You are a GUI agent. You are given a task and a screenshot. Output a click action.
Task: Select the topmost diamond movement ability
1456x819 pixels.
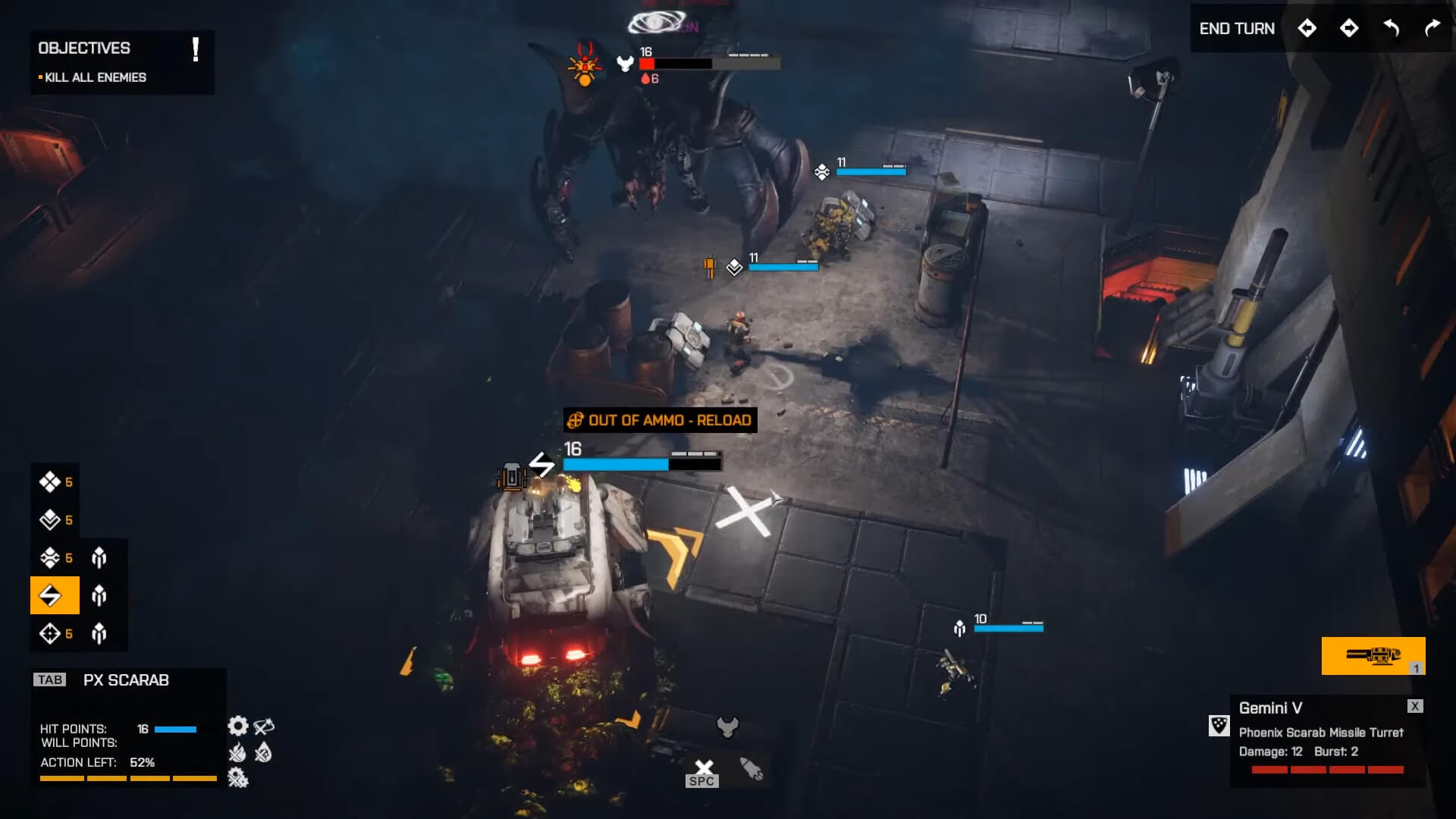pyautogui.click(x=49, y=482)
